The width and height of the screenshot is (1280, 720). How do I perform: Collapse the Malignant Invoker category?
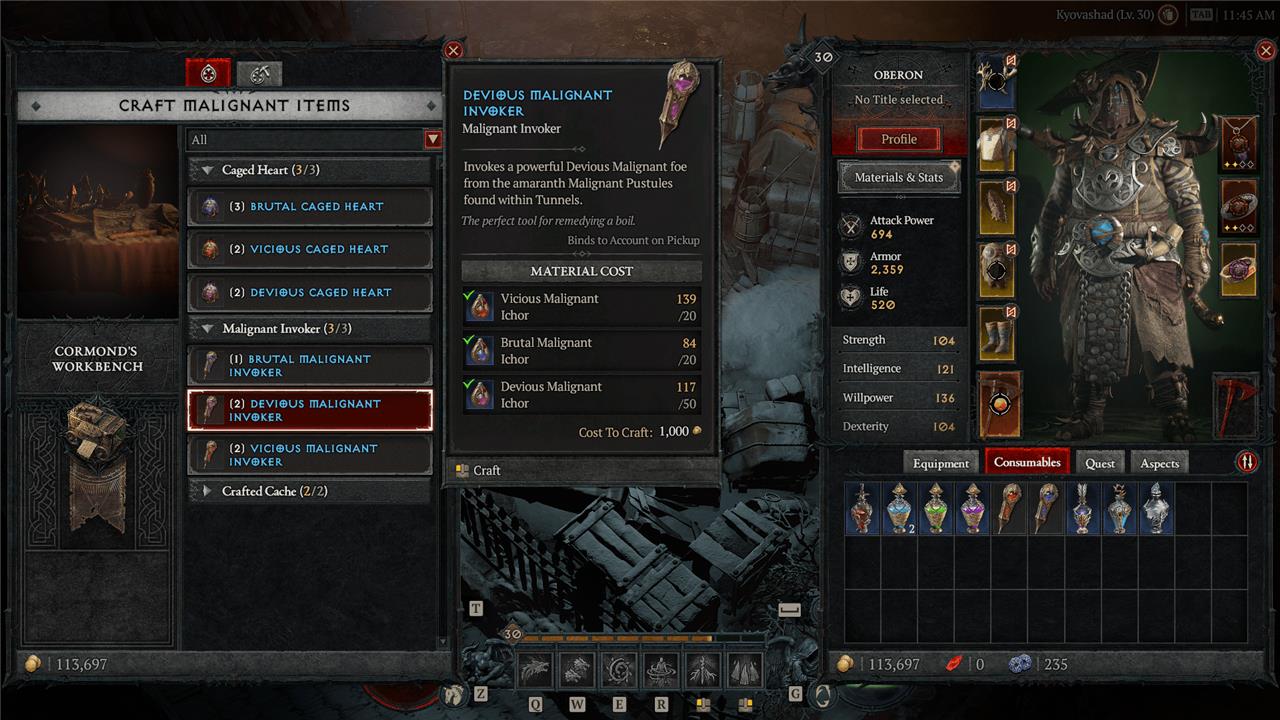point(208,328)
